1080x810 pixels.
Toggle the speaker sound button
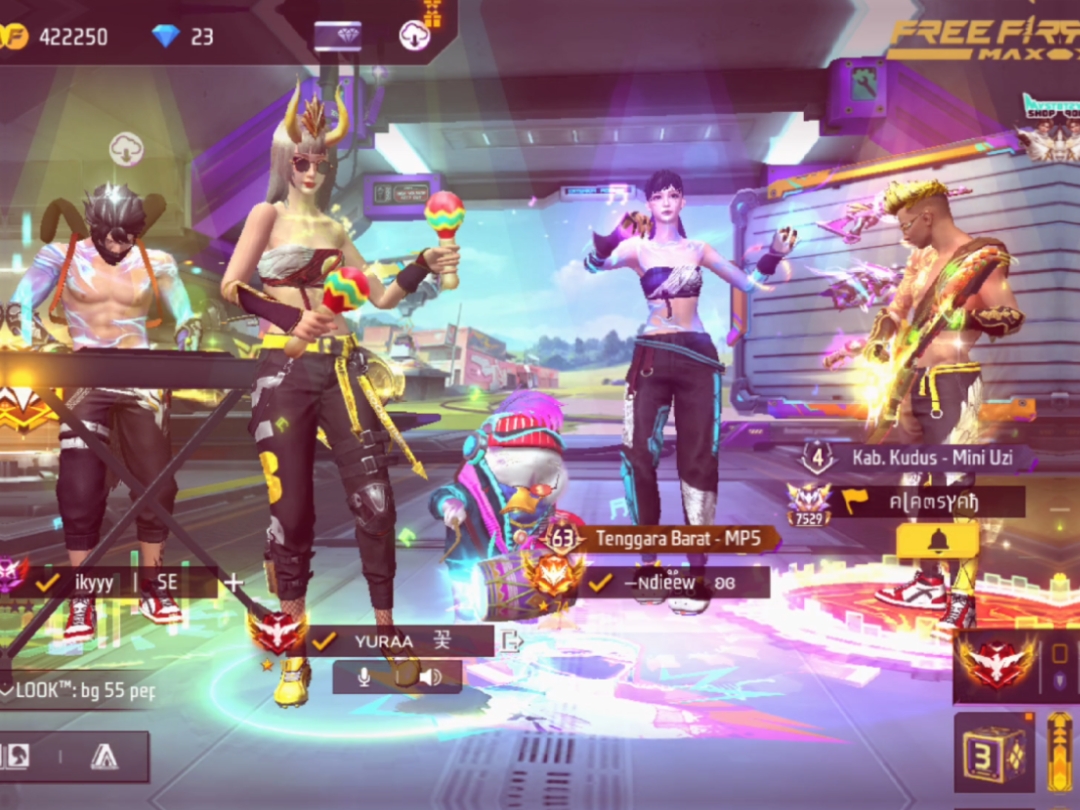(431, 677)
